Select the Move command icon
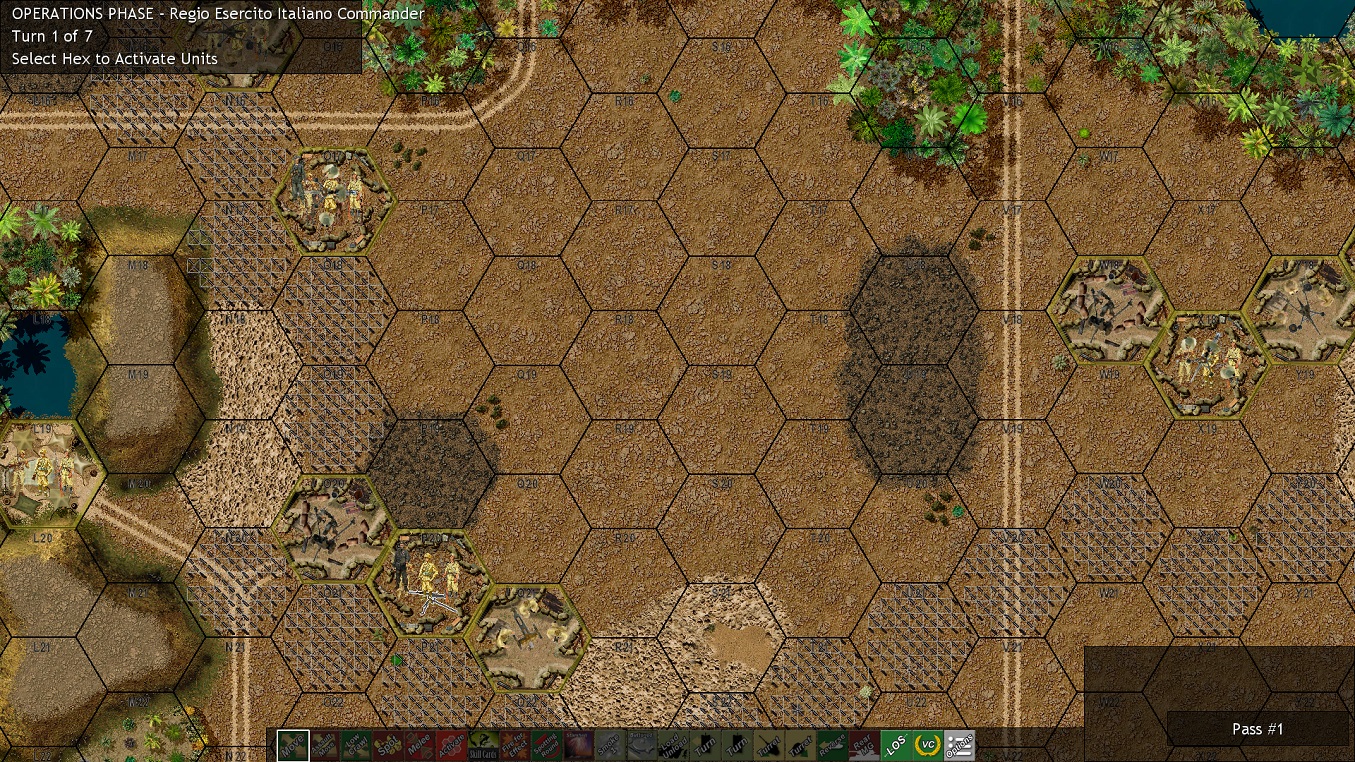Screen dimensions: 1355x762 coord(293,746)
